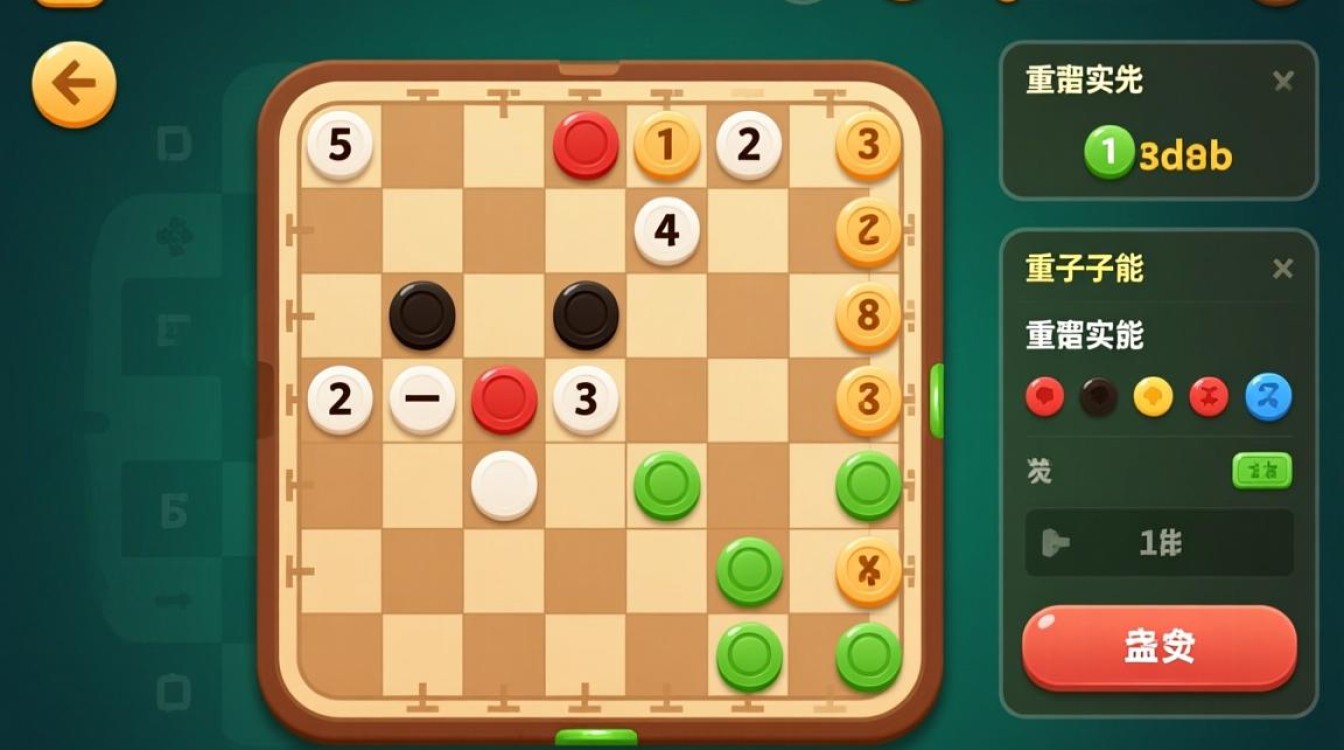Select the black piece skin icon

click(x=1098, y=396)
